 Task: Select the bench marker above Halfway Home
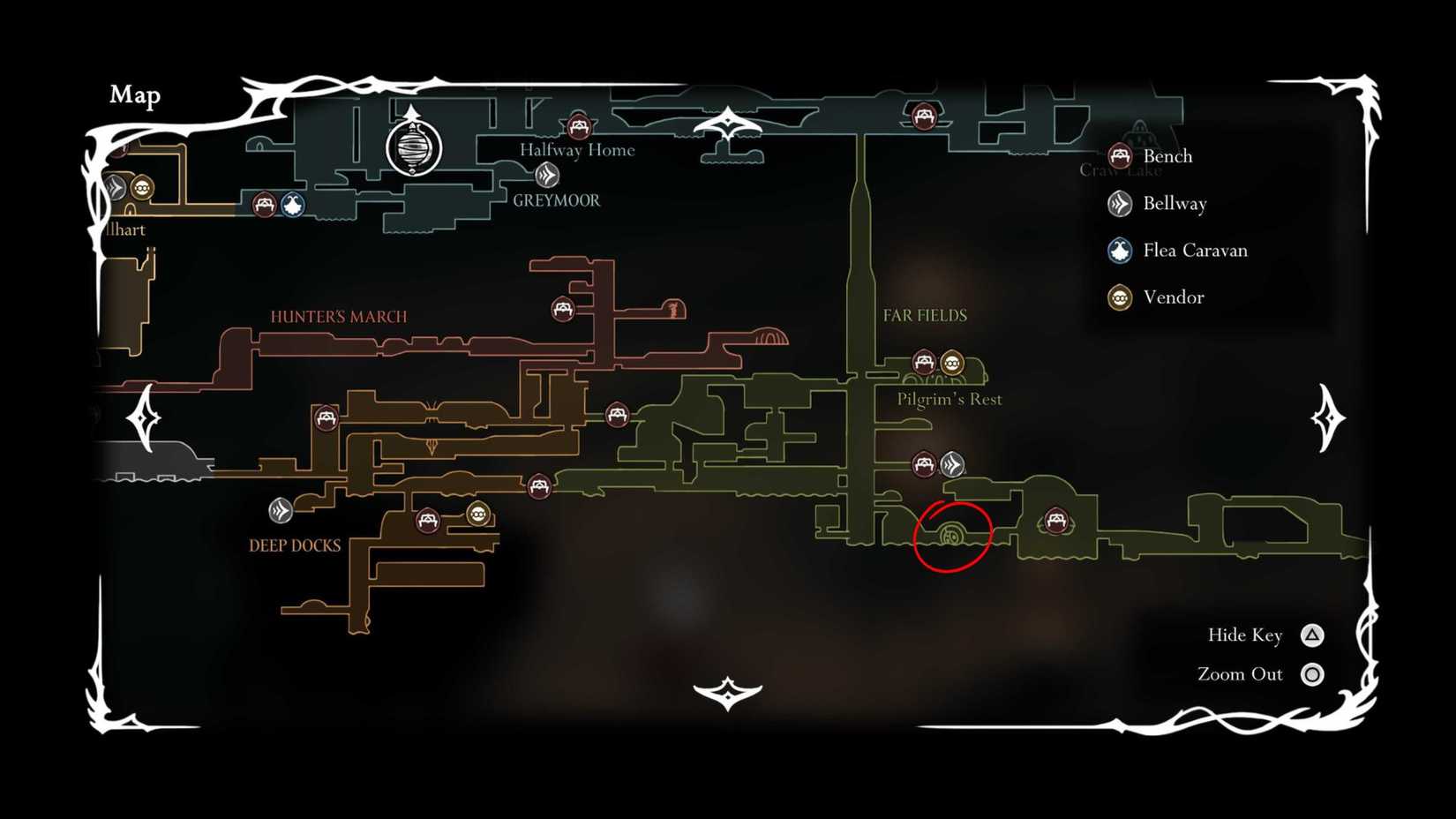tap(578, 127)
